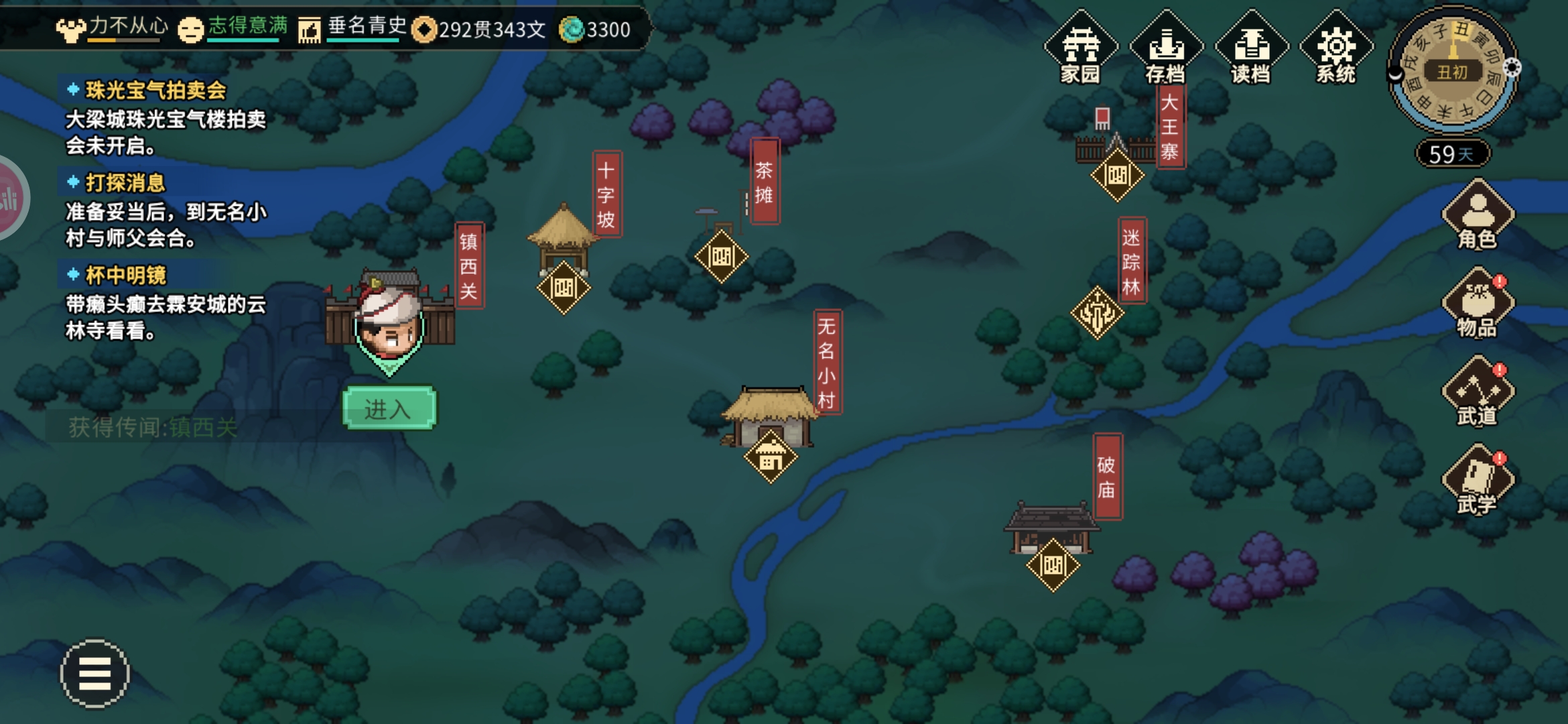This screenshot has height=724, width=1568.
Task: Select the 无名小村 village marker
Action: [771, 458]
